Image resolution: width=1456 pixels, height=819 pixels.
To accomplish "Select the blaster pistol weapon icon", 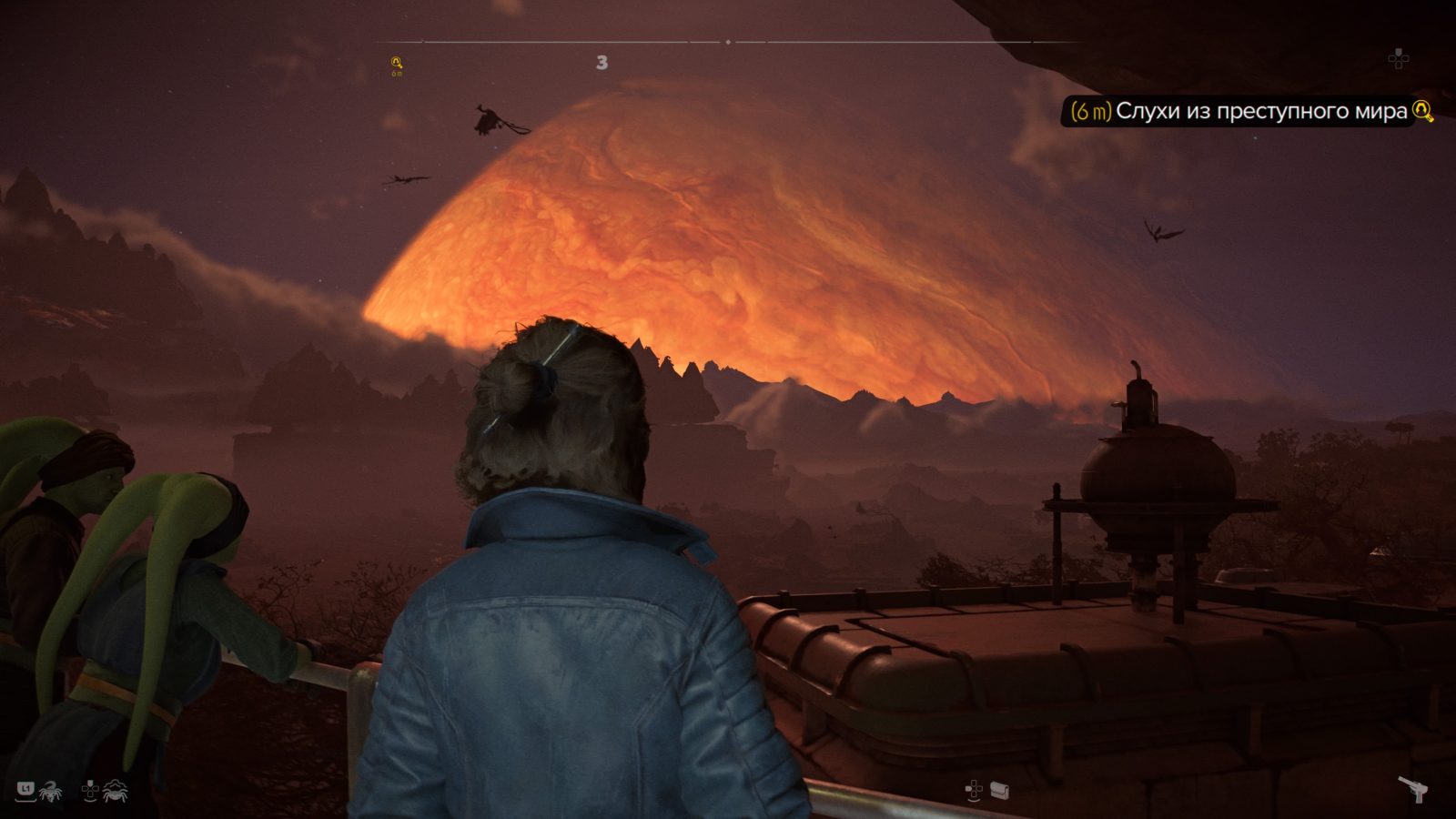I will pos(1412,790).
